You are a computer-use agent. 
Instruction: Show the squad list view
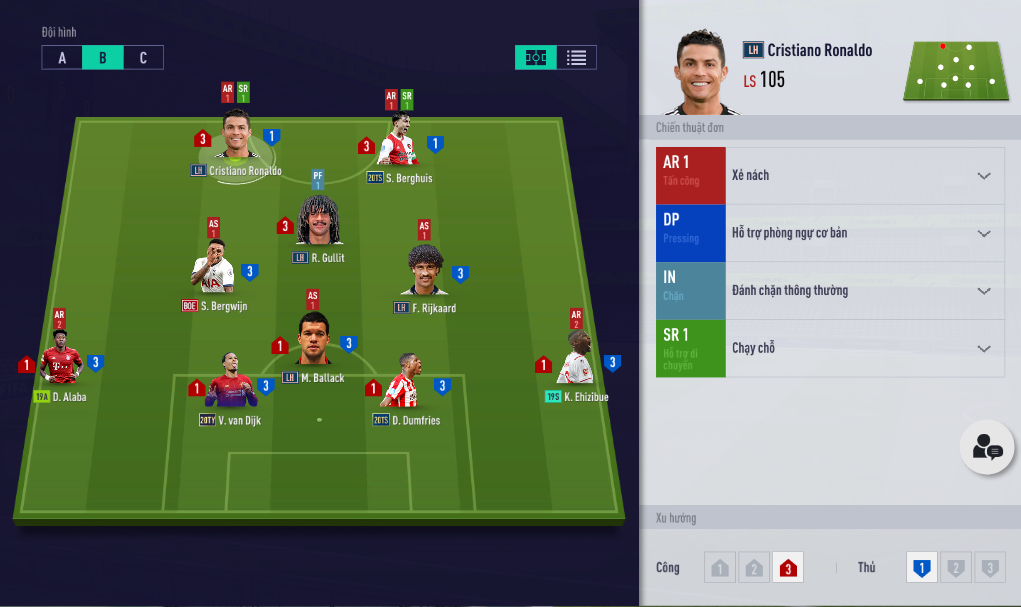pos(576,58)
